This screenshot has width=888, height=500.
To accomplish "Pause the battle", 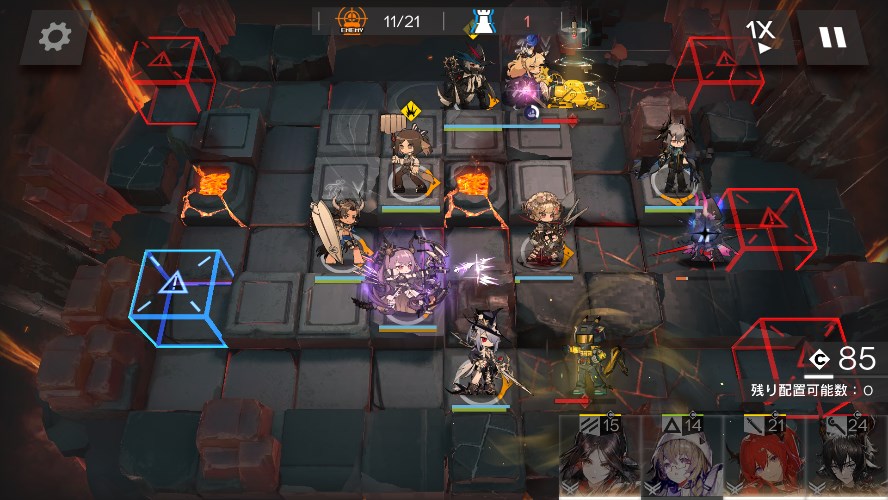I will 831,38.
